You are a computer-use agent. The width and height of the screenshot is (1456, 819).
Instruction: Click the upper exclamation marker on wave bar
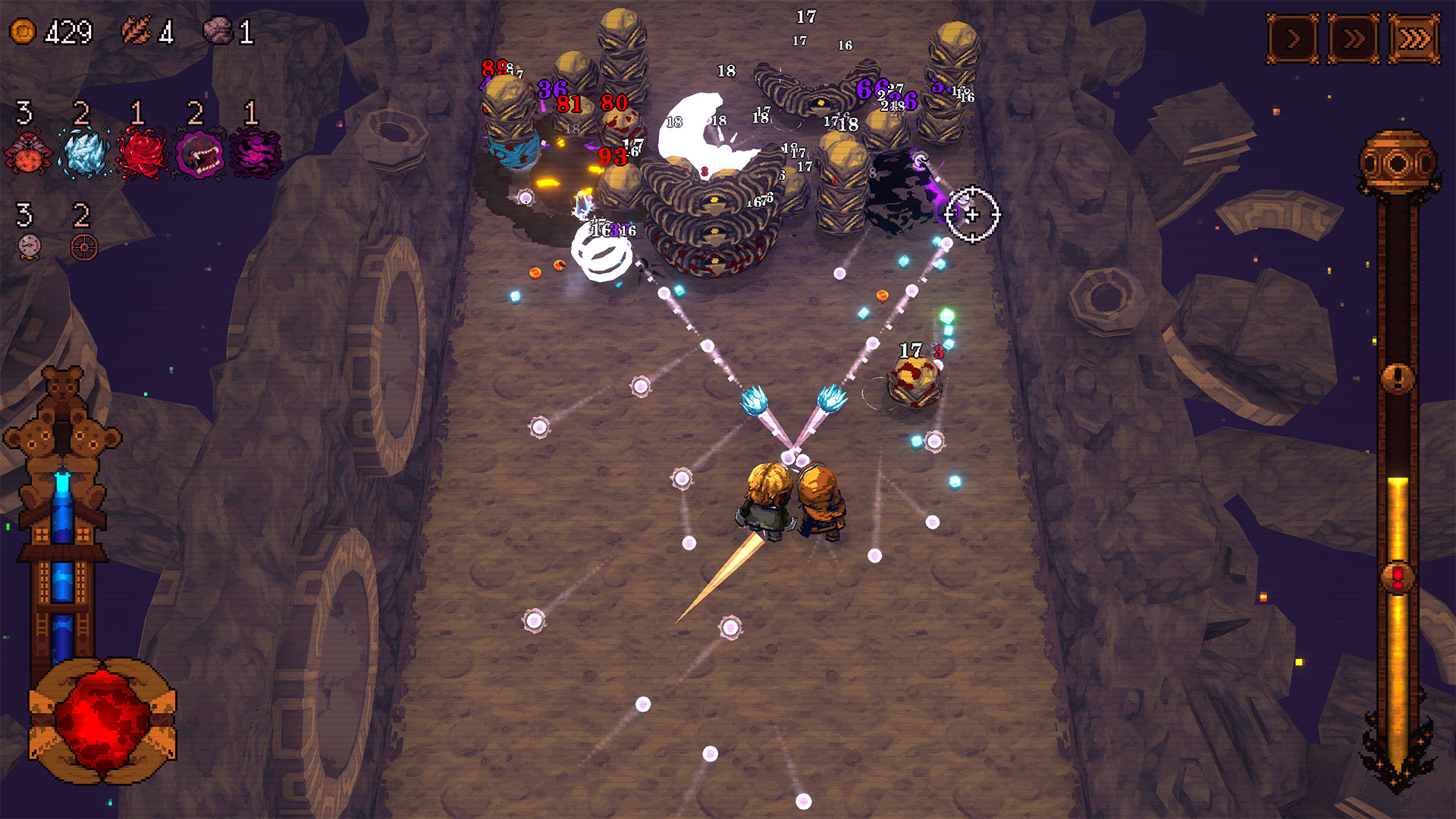pos(1398,377)
